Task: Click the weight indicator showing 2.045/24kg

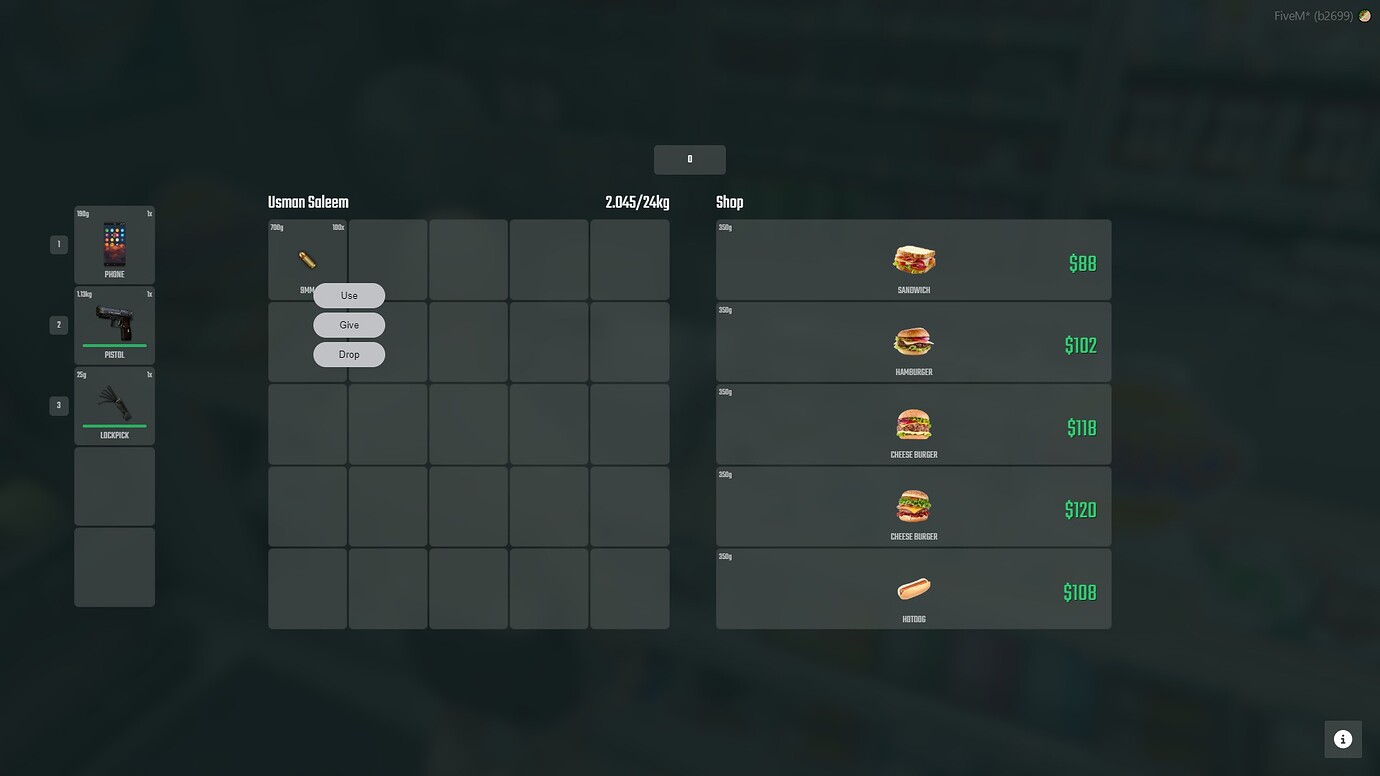Action: [x=637, y=201]
